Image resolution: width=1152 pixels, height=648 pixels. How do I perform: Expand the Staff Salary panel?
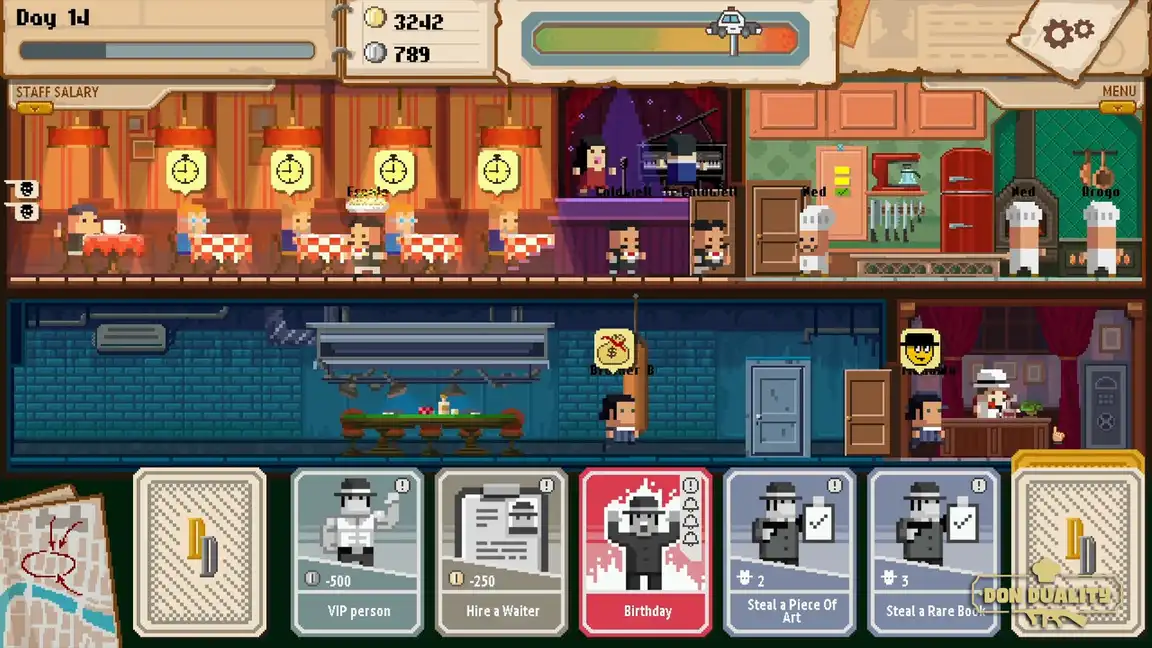coord(35,107)
